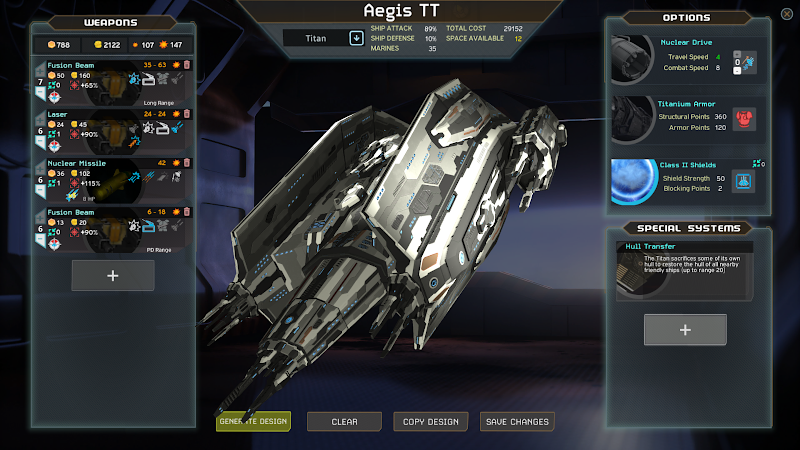Save changes to the design

tap(517, 421)
